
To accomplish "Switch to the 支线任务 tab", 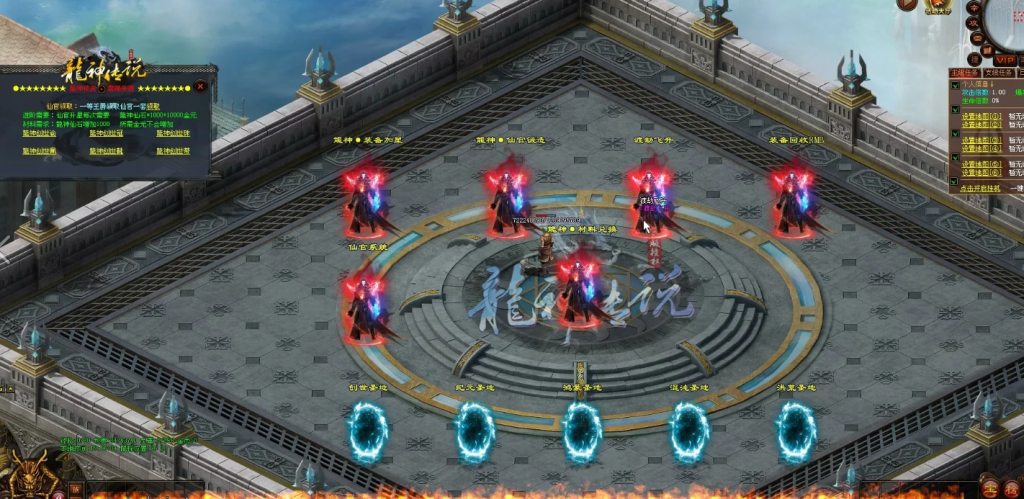I will coord(1000,72).
